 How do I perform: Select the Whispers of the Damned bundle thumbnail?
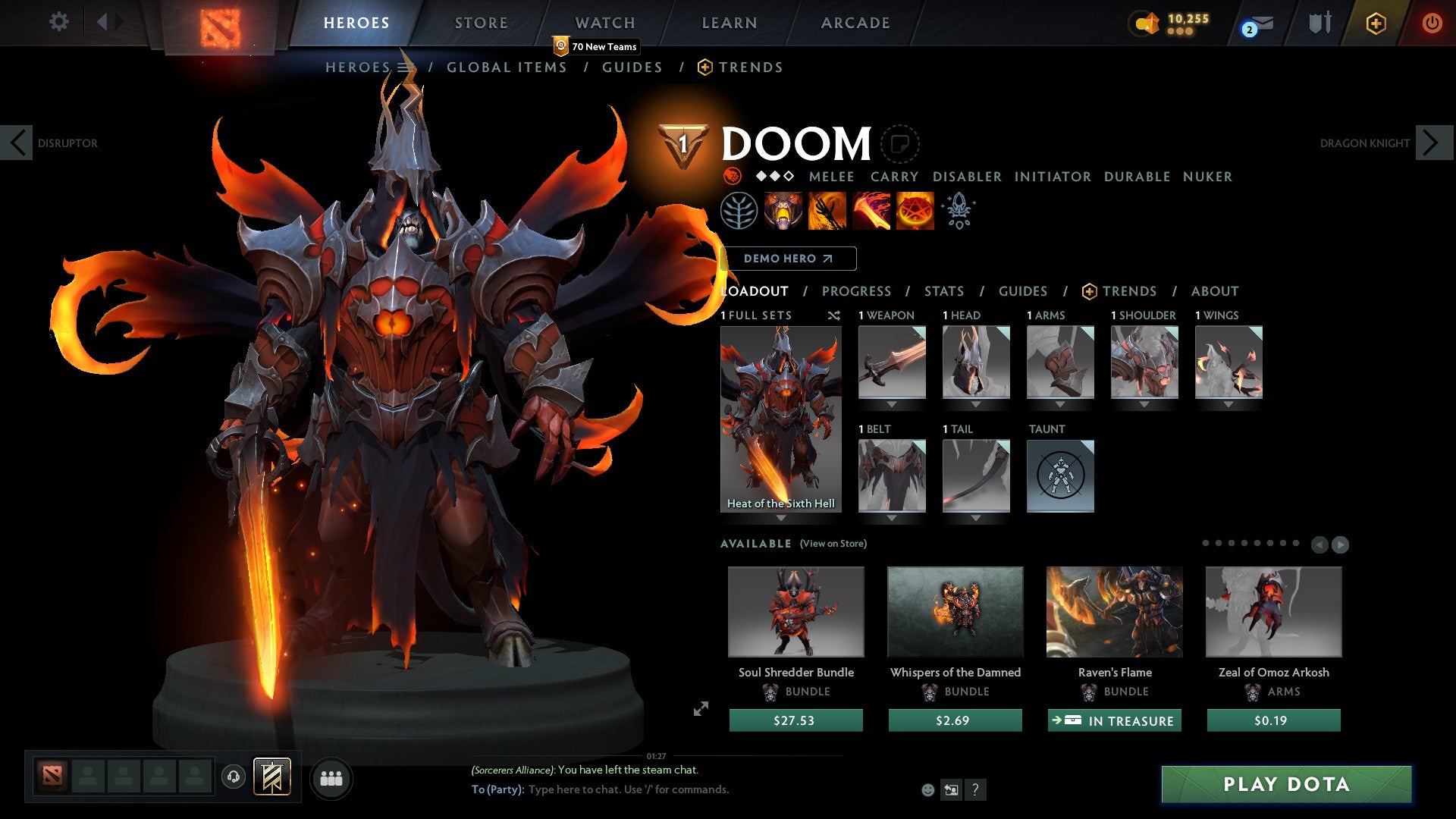(x=955, y=612)
